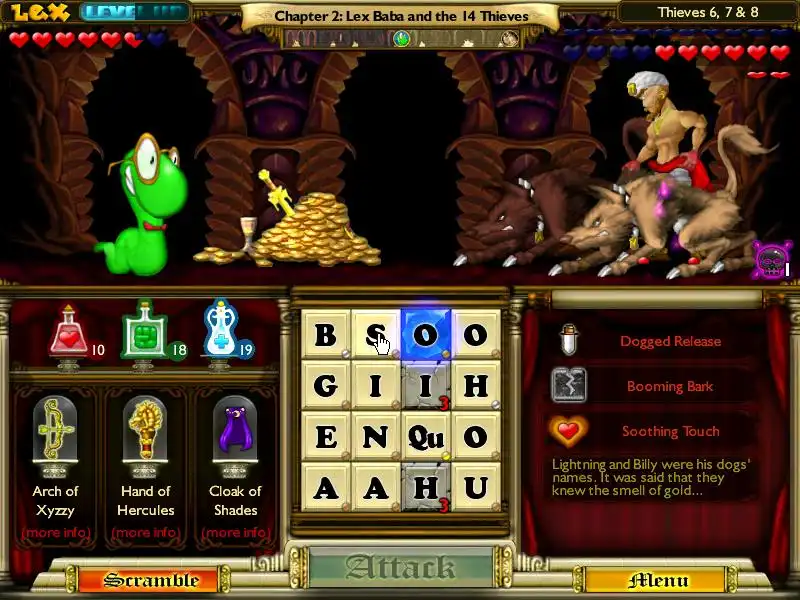
Task: Choose the glowing blue O tile
Action: 426,334
